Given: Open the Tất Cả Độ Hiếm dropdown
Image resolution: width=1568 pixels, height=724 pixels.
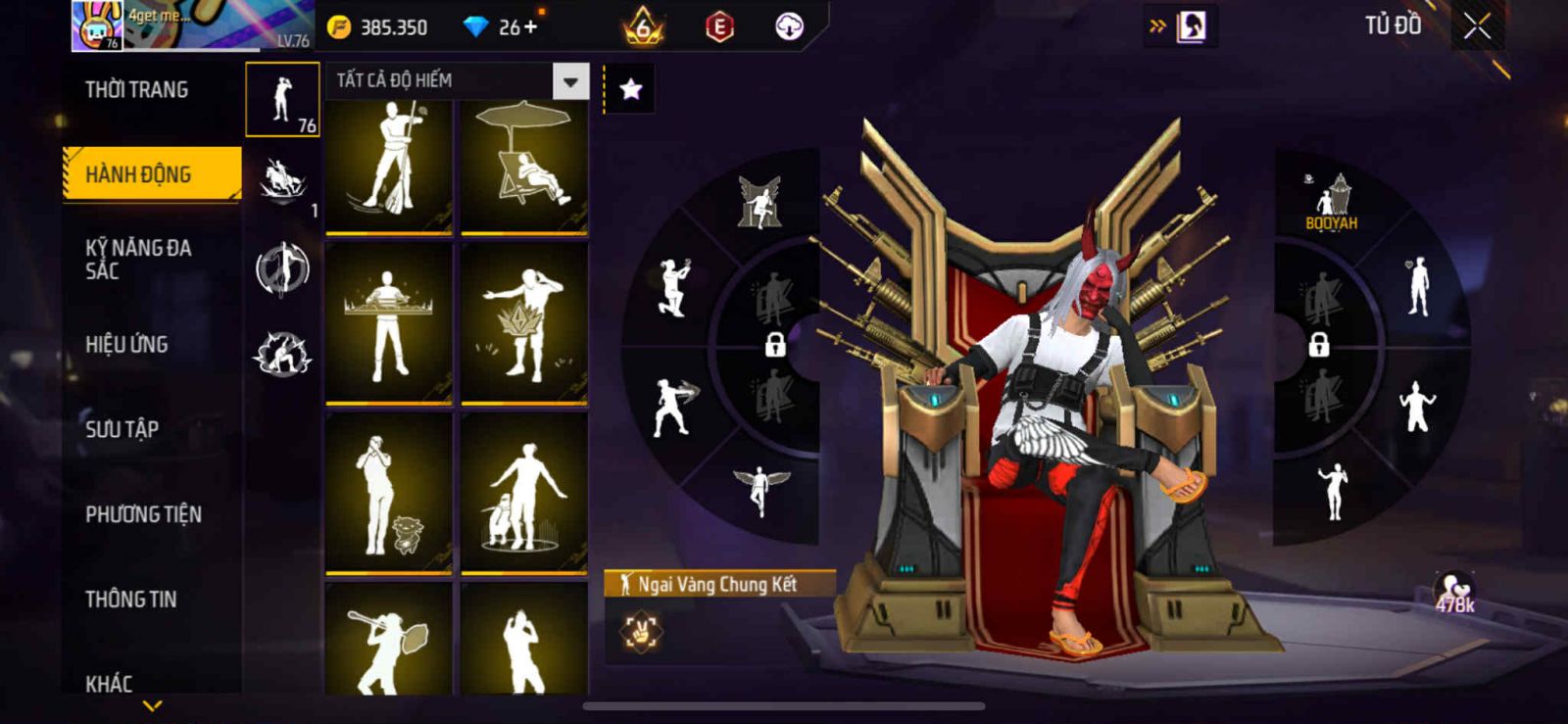Looking at the screenshot, I should click(570, 81).
